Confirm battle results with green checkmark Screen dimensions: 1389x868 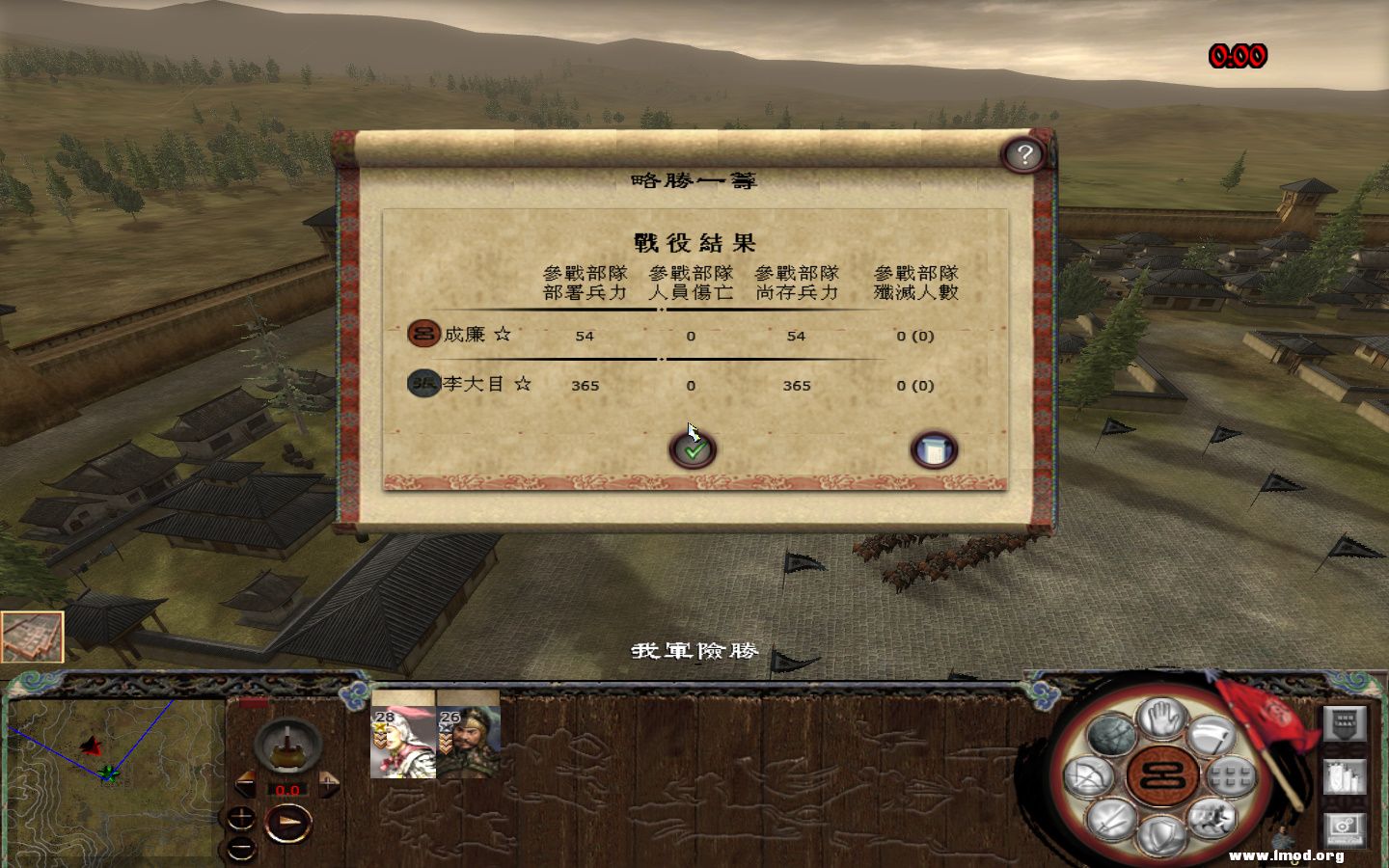[x=693, y=448]
